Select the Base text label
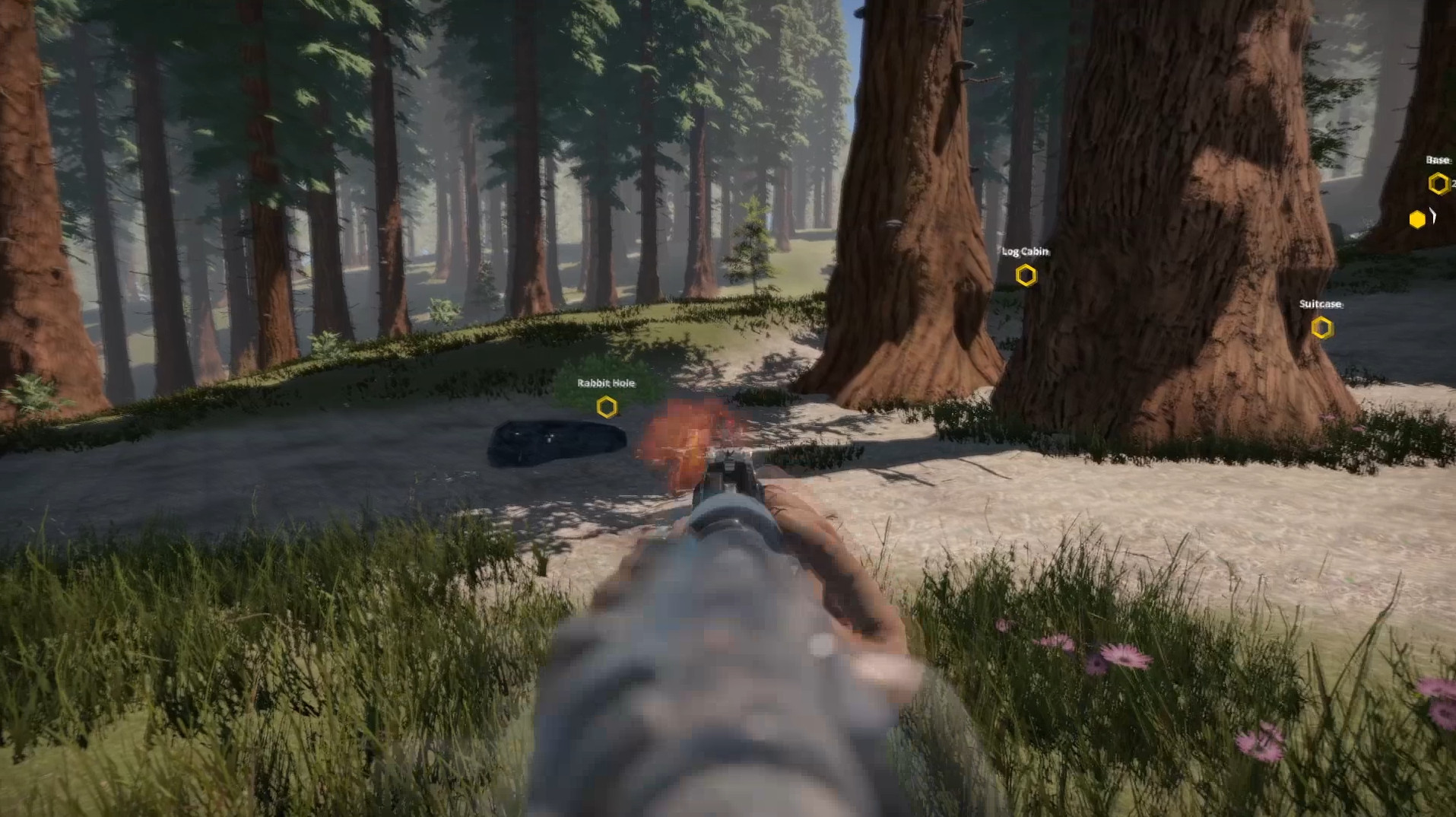This screenshot has height=817, width=1456. 1436,160
